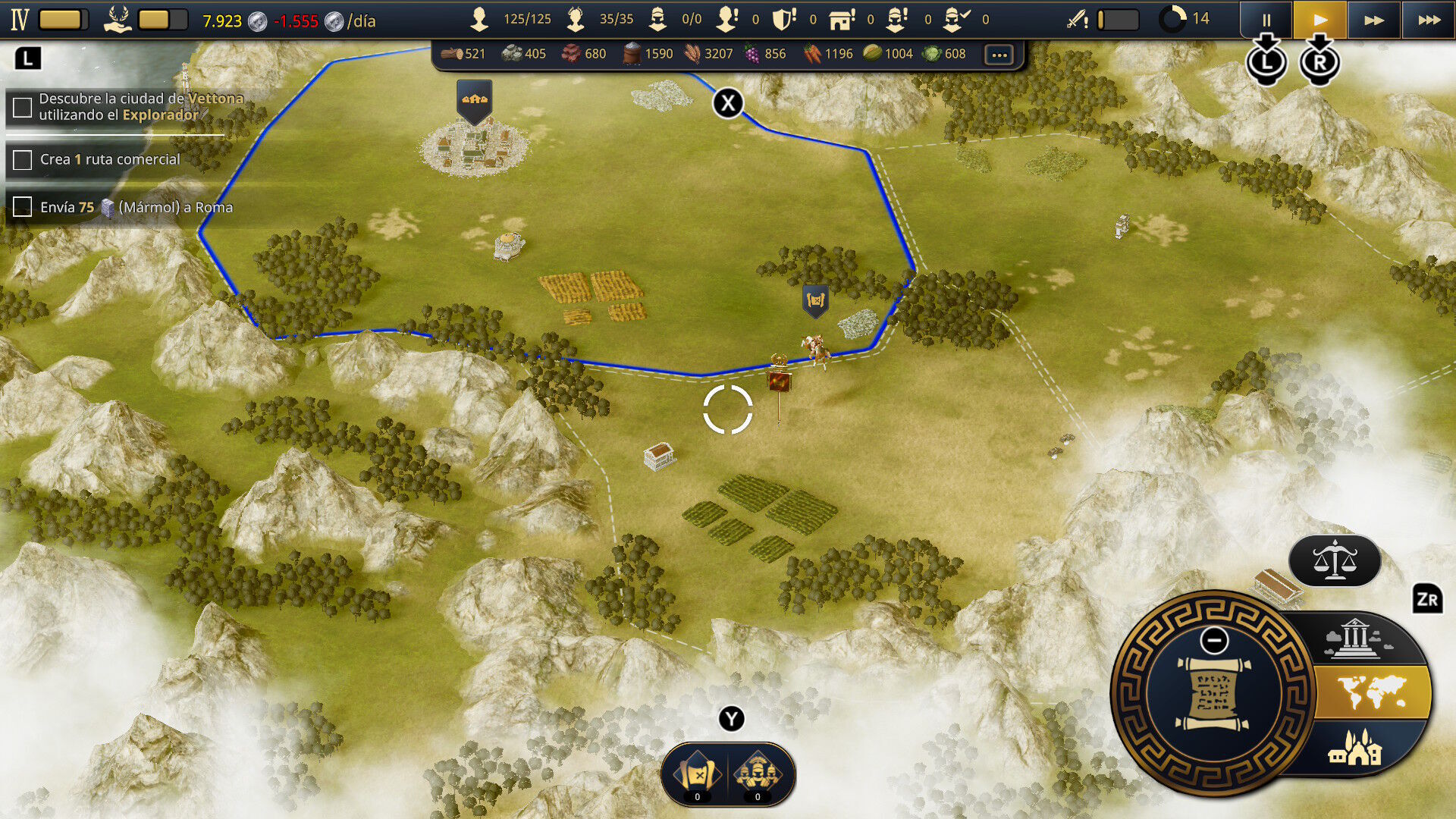Set game to normal play speed
This screenshot has height=819, width=1456.
coord(1319,20)
